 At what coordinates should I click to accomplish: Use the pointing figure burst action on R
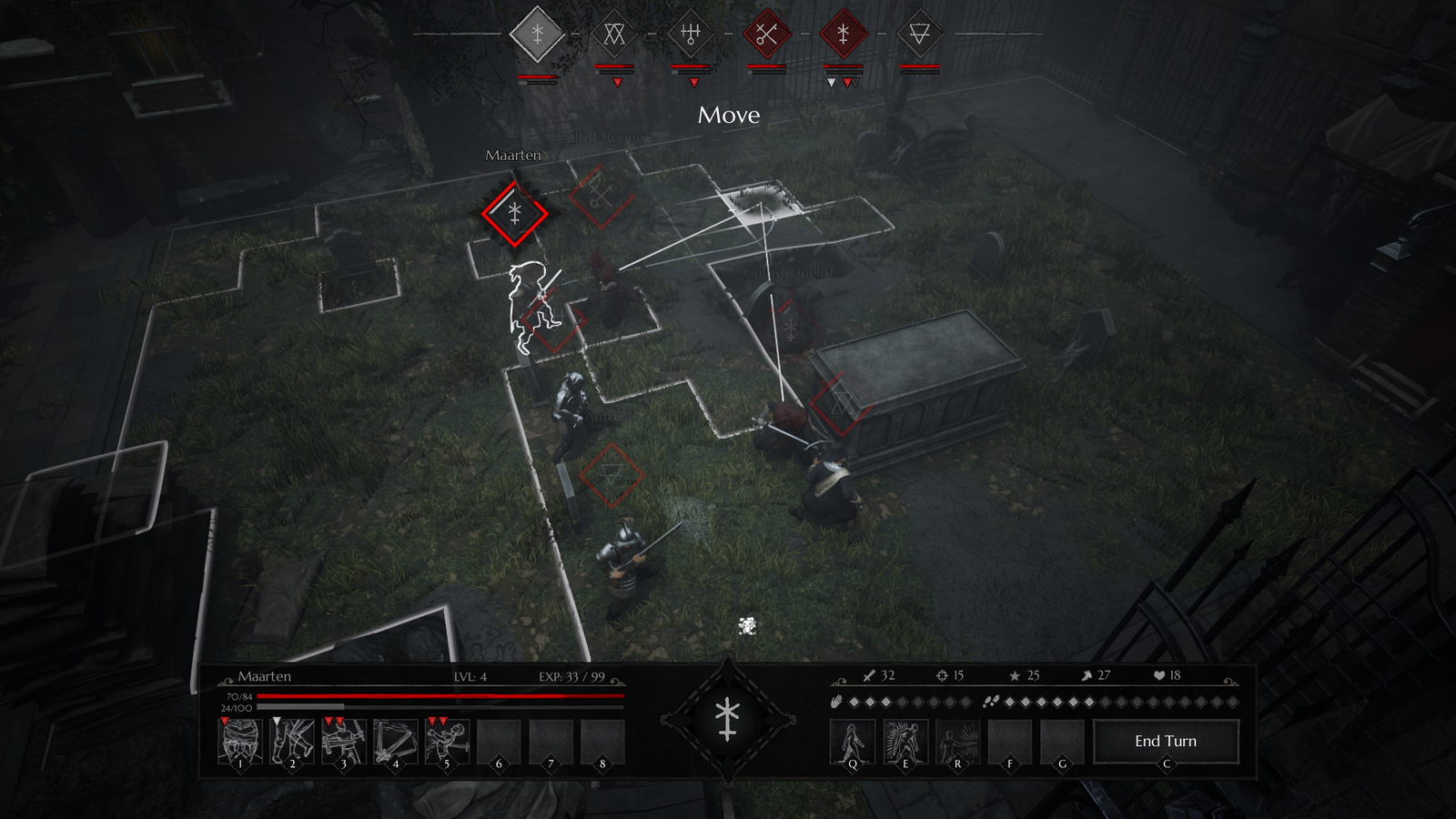click(x=957, y=742)
